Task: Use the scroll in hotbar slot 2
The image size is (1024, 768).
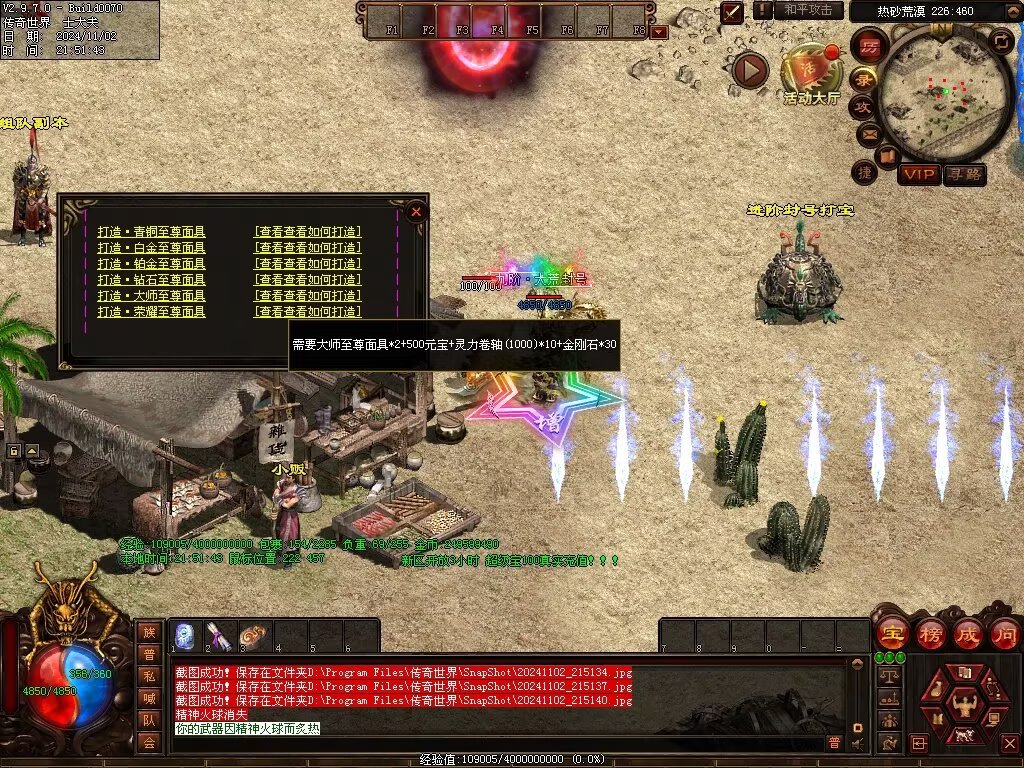Action: pyautogui.click(x=219, y=636)
